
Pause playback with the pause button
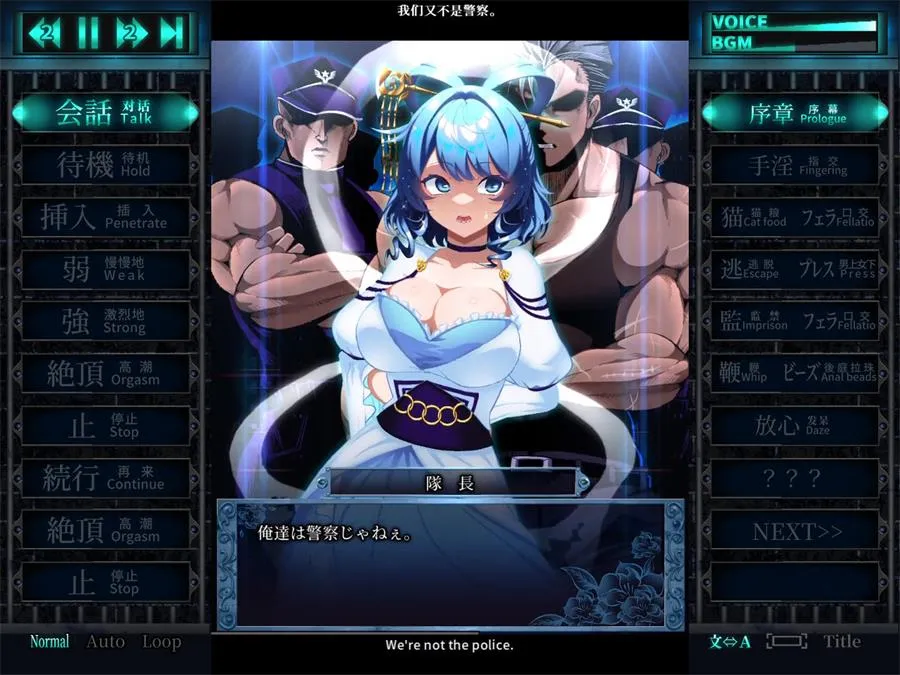89,33
